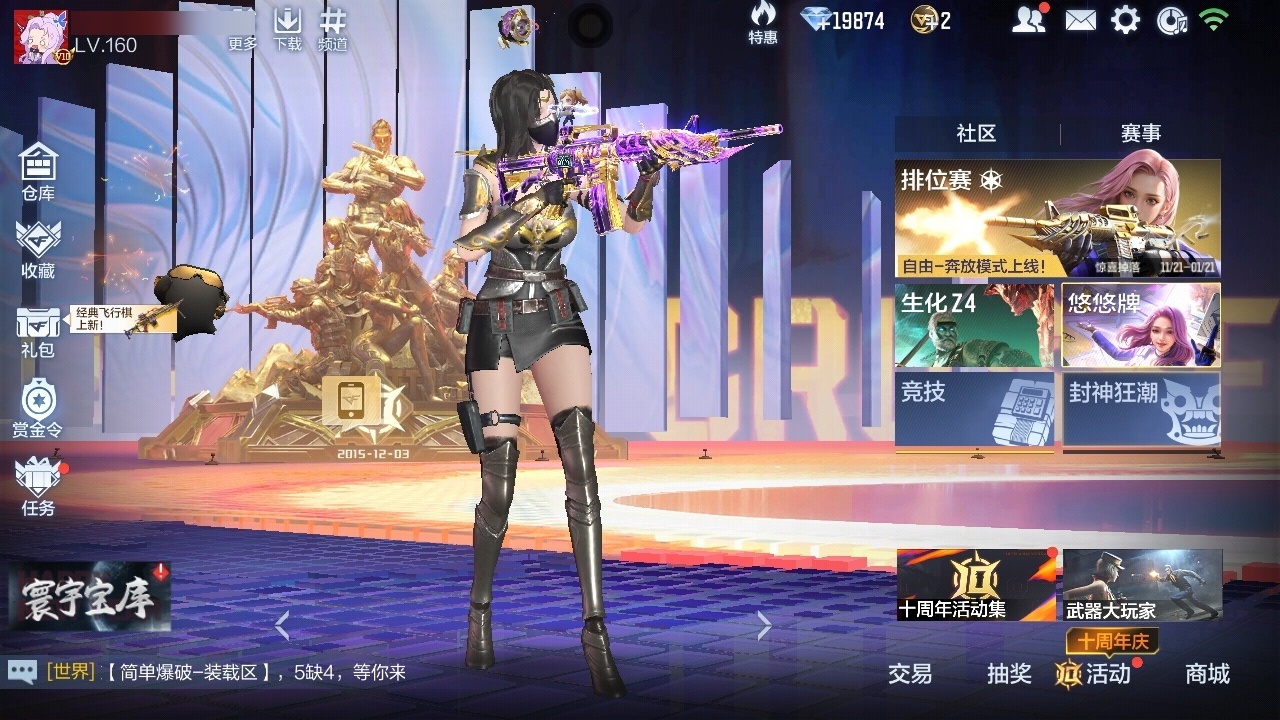Open the 下载 download center
The height and width of the screenshot is (720, 1280).
[x=289, y=30]
